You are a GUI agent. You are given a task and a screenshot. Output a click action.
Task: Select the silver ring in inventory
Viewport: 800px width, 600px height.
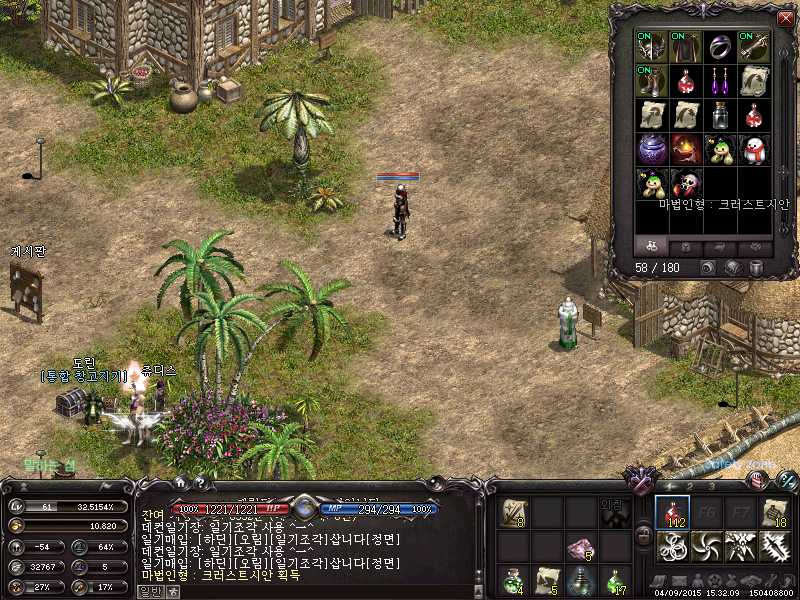[720, 47]
